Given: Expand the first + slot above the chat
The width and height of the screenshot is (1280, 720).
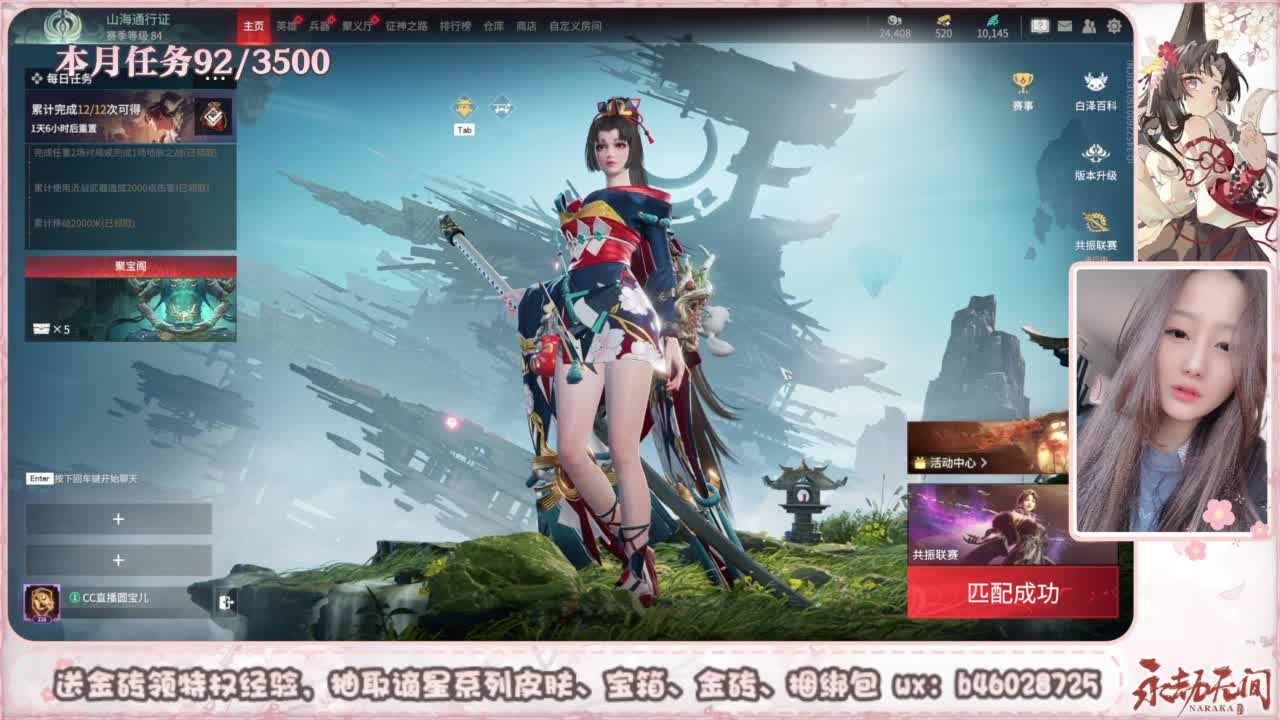Looking at the screenshot, I should pos(120,517).
